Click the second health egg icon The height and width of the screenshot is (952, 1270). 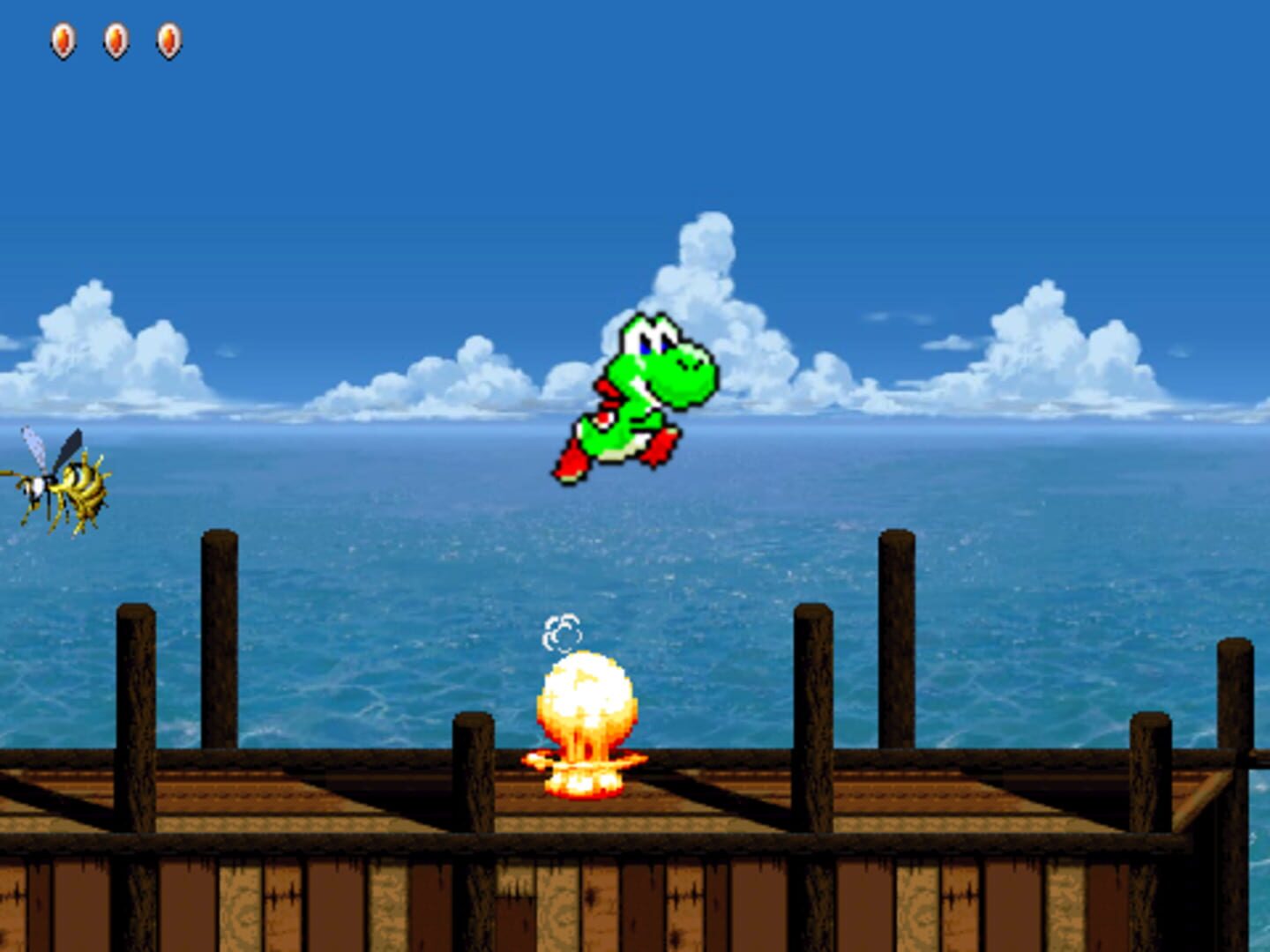(115, 39)
